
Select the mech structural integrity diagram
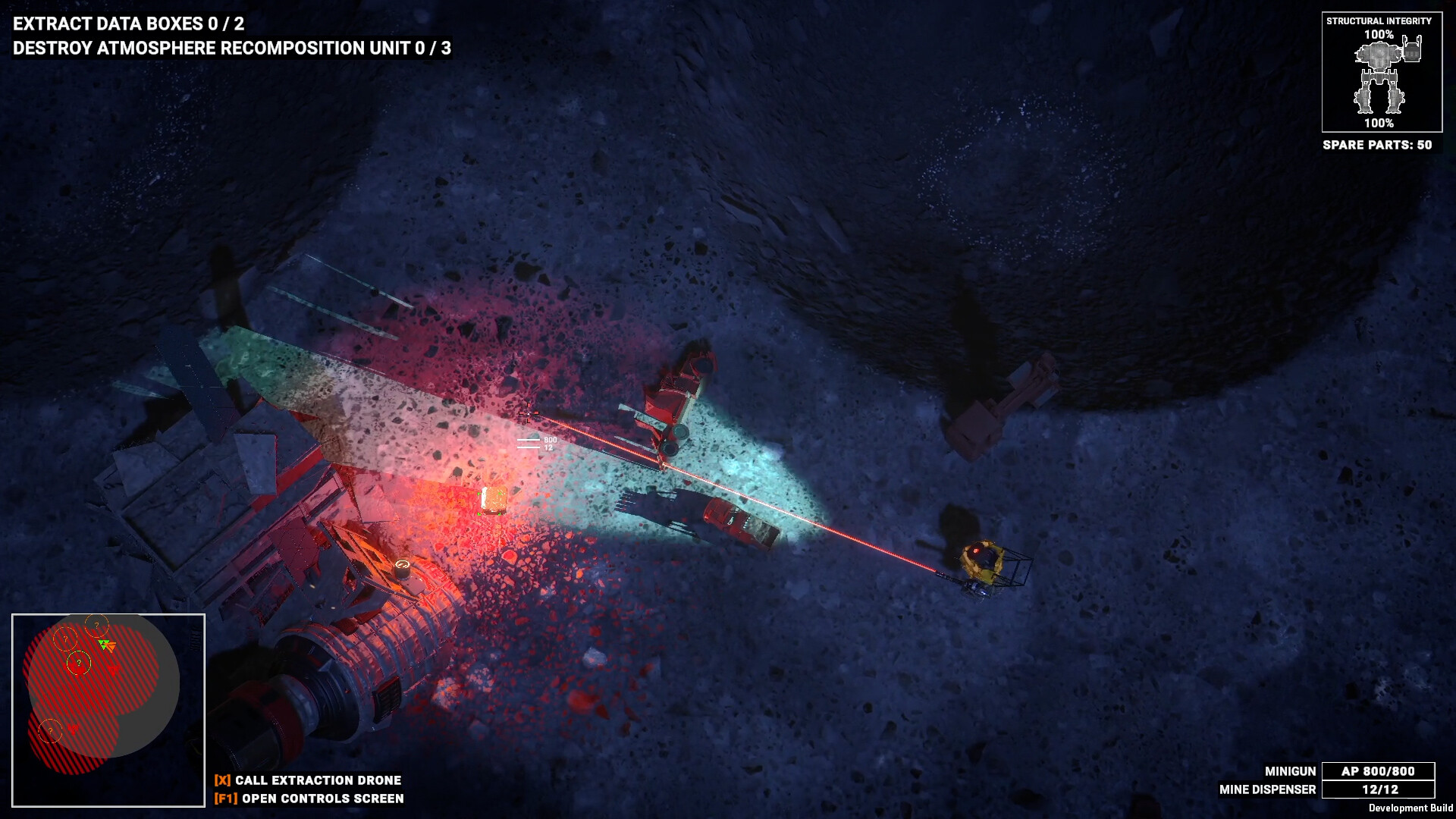1381,77
